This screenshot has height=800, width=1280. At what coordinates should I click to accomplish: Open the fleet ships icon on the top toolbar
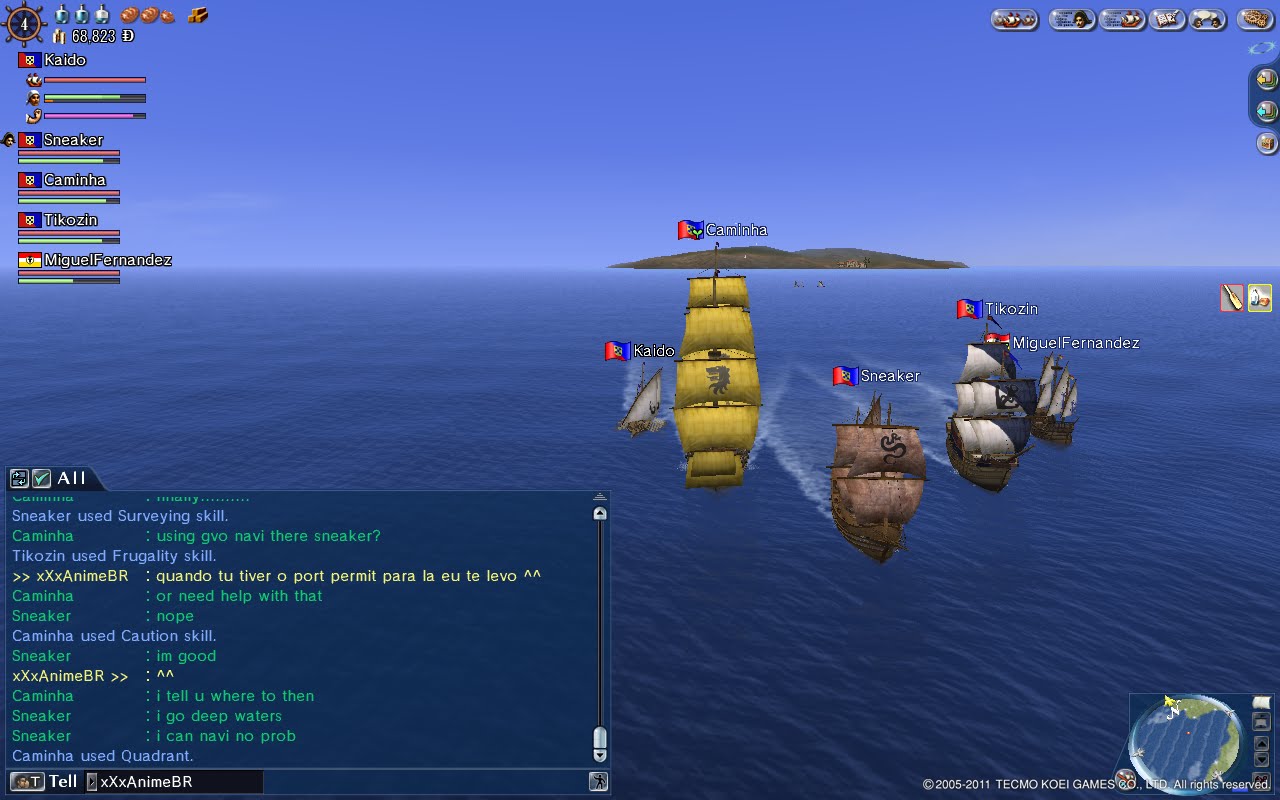click(1014, 19)
